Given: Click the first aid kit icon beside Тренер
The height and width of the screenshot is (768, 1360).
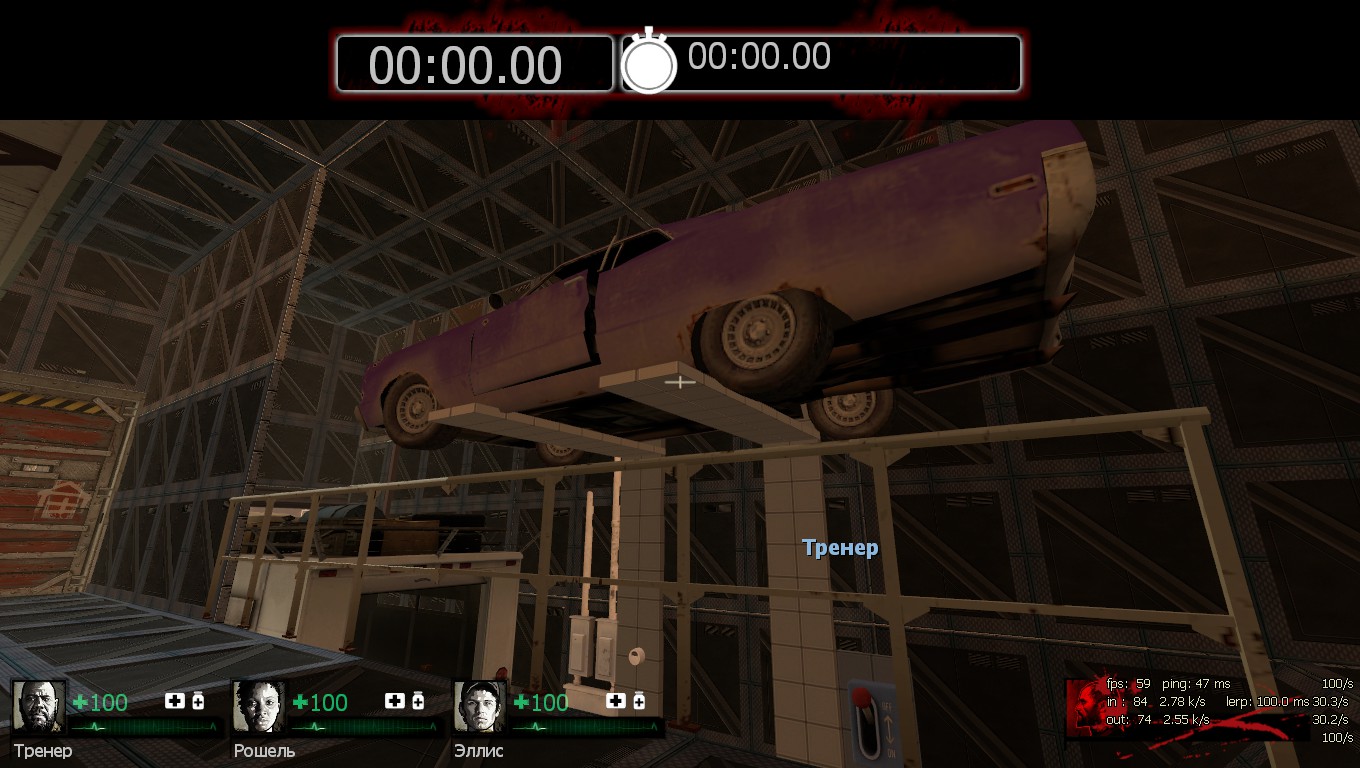Looking at the screenshot, I should [x=175, y=701].
